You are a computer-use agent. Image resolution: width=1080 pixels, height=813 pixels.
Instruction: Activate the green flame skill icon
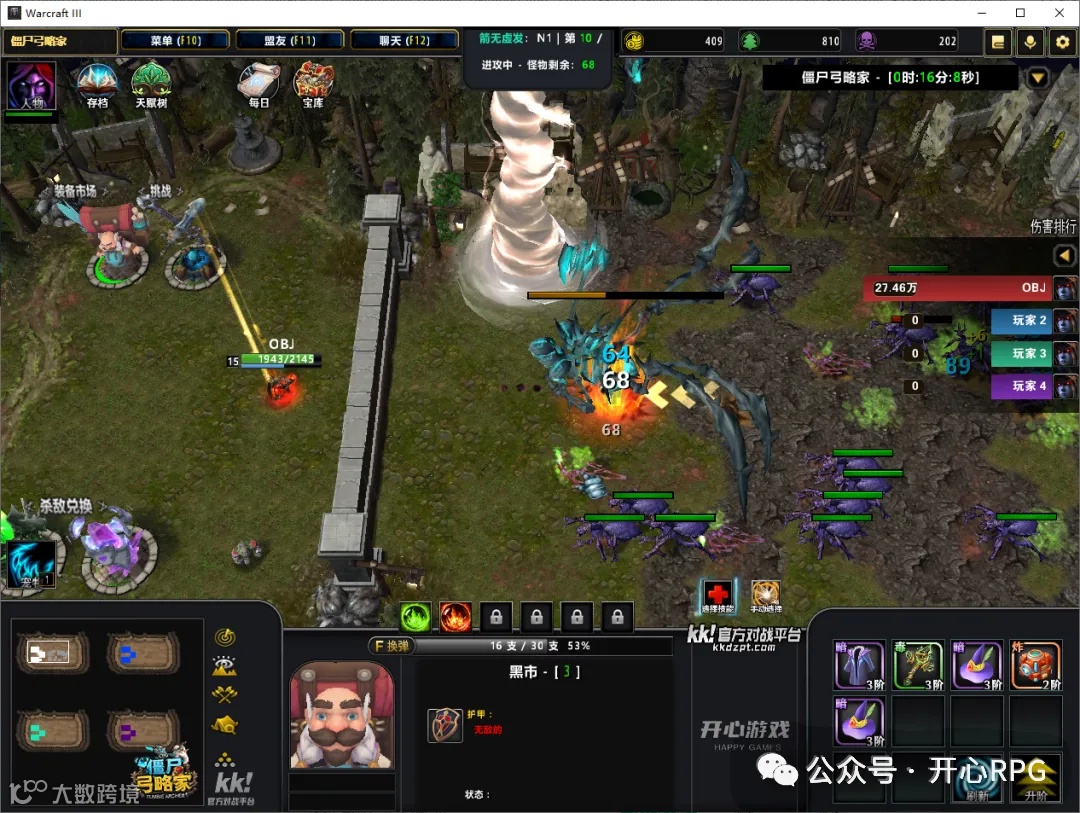click(x=416, y=616)
